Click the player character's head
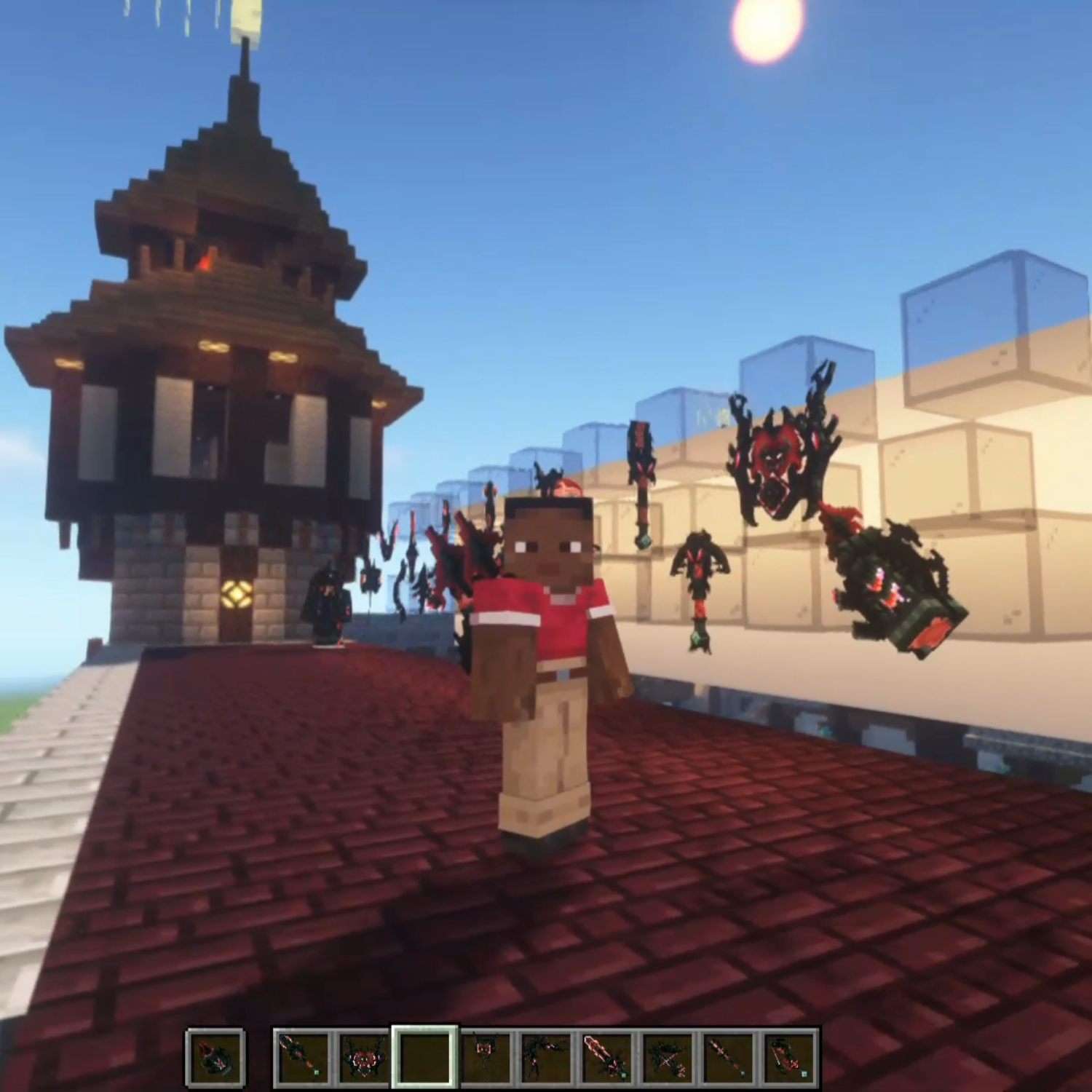The width and height of the screenshot is (1092, 1092). (x=551, y=546)
